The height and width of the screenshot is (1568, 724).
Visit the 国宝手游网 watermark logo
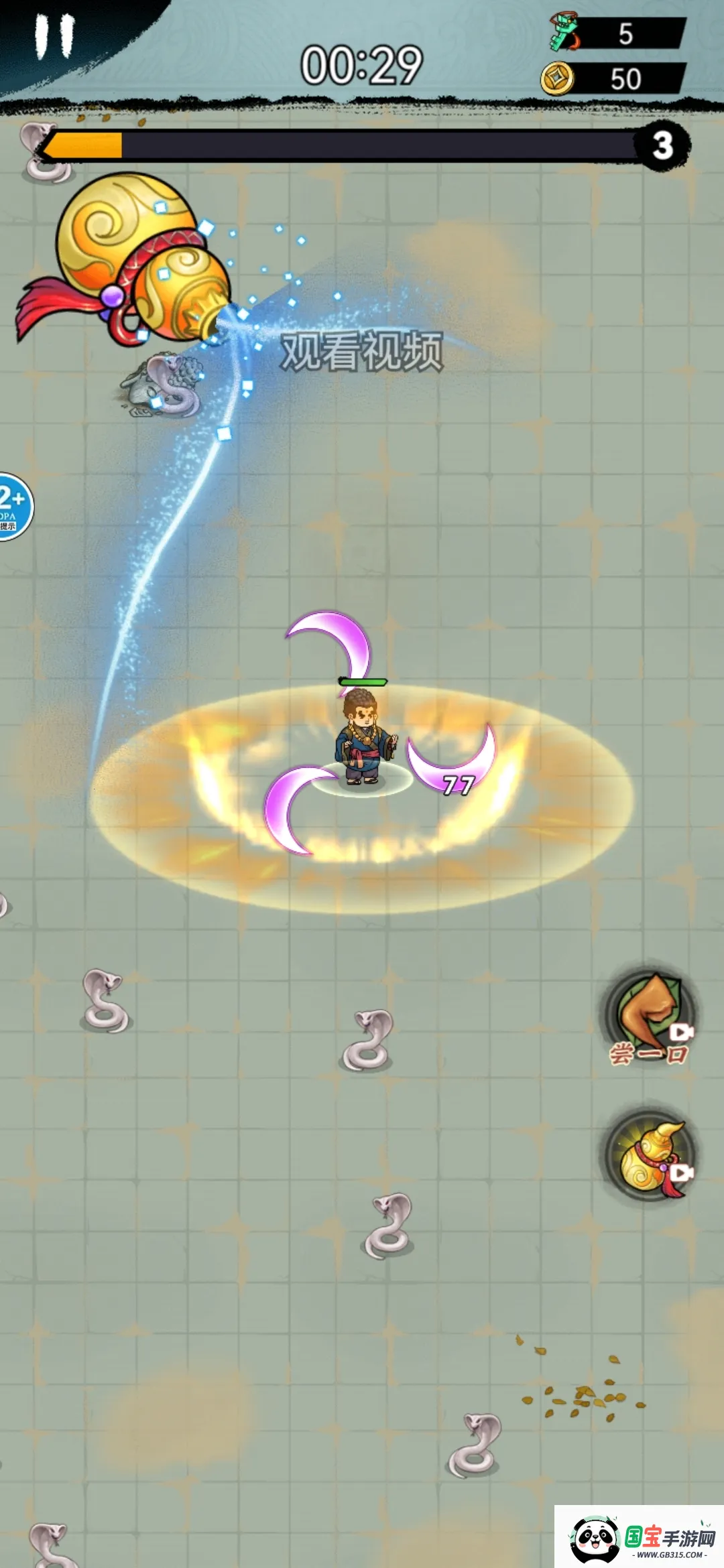click(x=640, y=1537)
